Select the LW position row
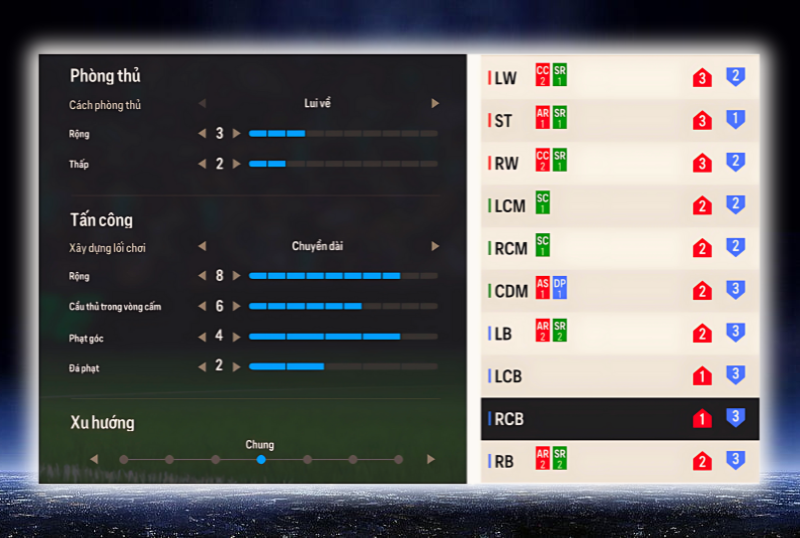Screen dimensions: 800x538 click(x=618, y=78)
